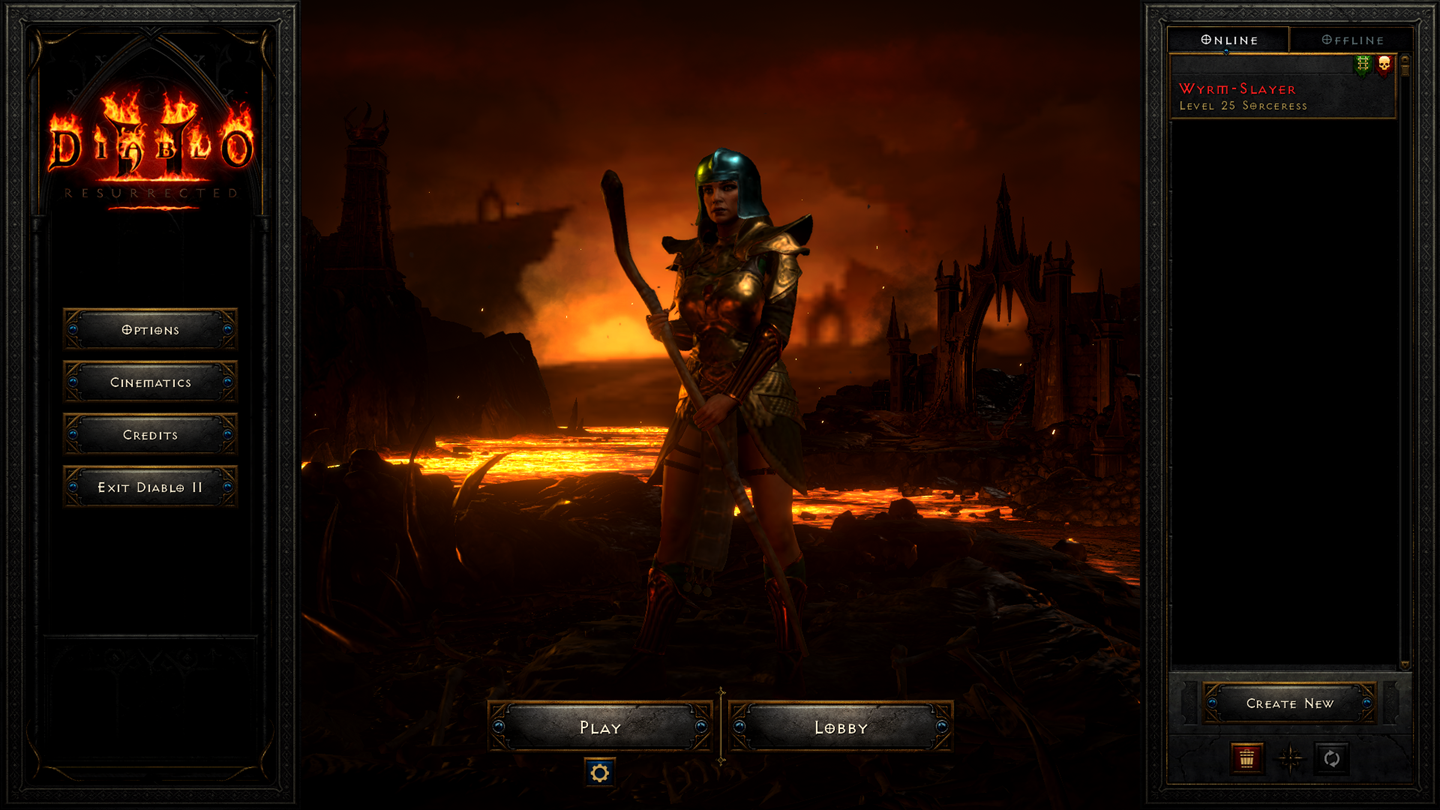Start the game with Play

[x=600, y=727]
